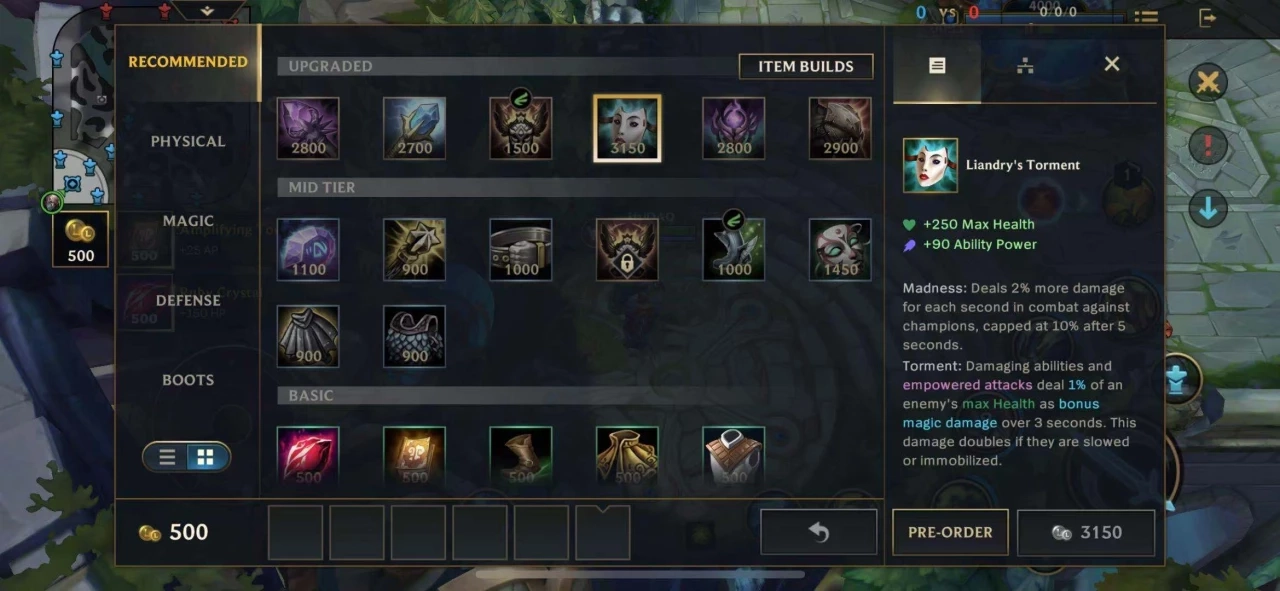Buy the item for 3150 gold

[1086, 532]
